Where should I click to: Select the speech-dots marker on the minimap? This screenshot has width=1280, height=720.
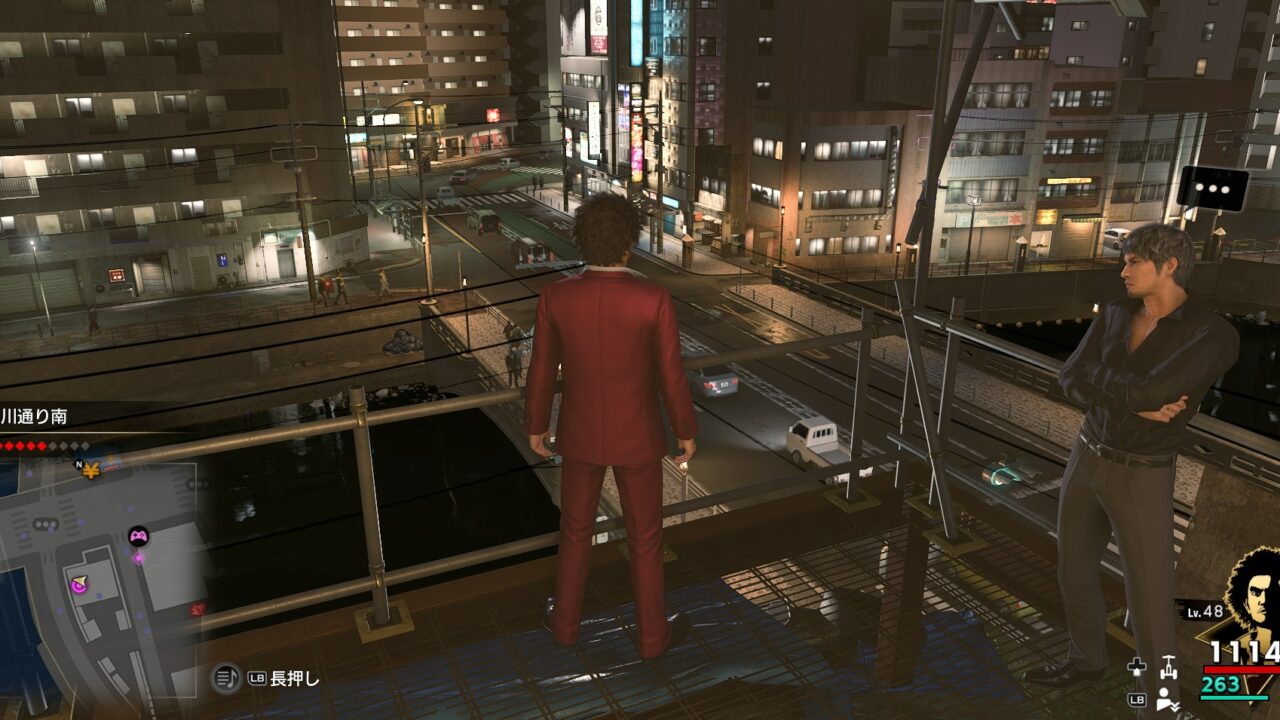click(x=46, y=524)
